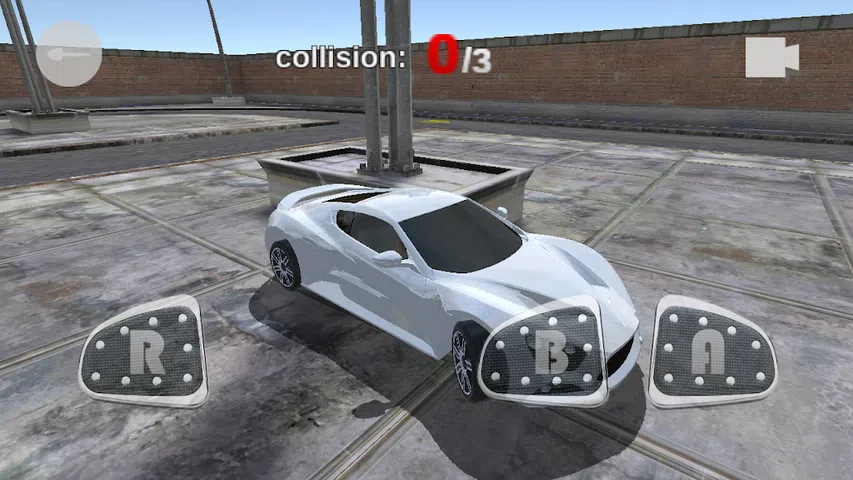Tap the round back arrow button
The image size is (853, 480).
coord(69,54)
